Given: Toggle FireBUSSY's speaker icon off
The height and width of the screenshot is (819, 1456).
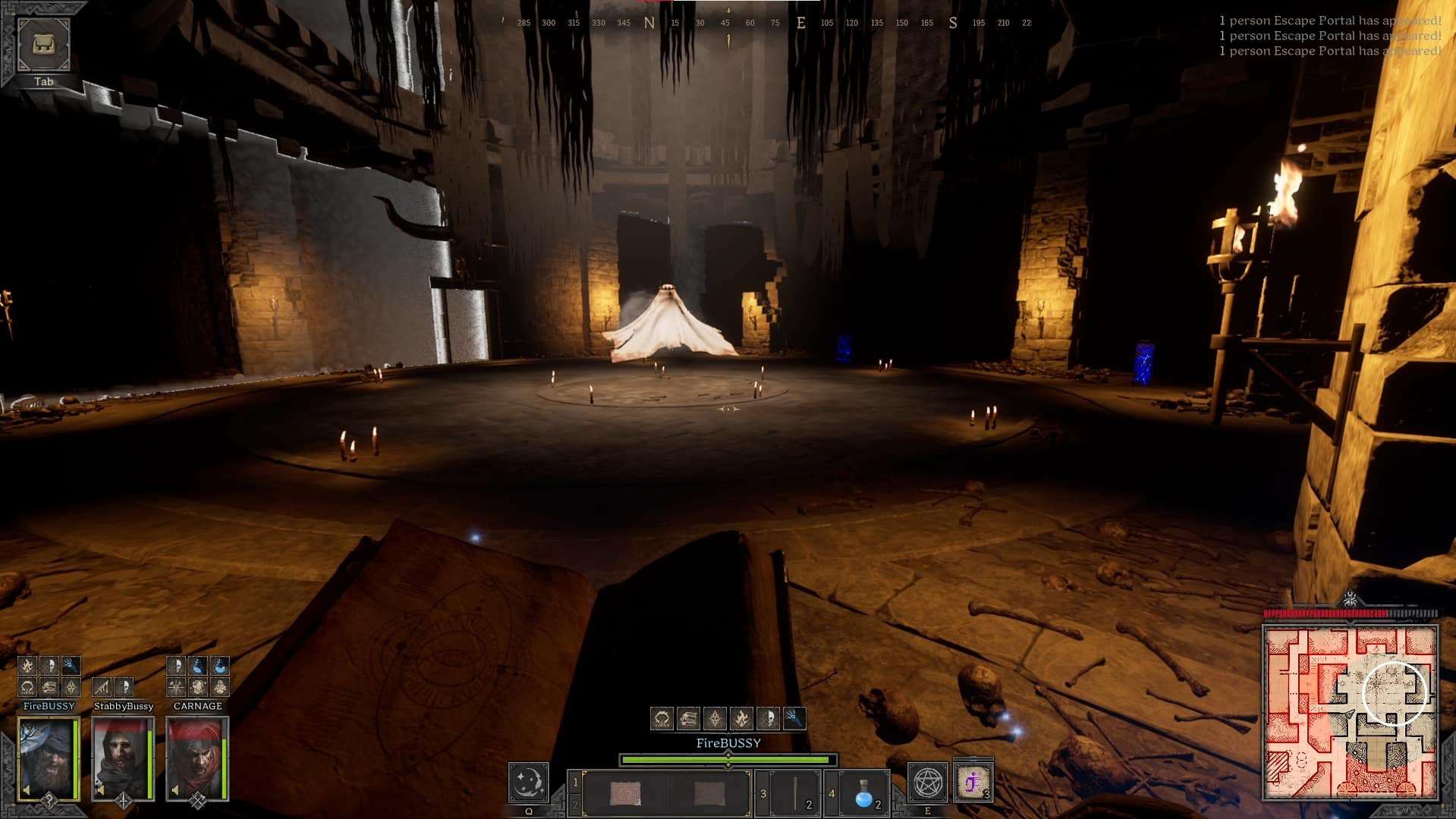Looking at the screenshot, I should click(27, 790).
